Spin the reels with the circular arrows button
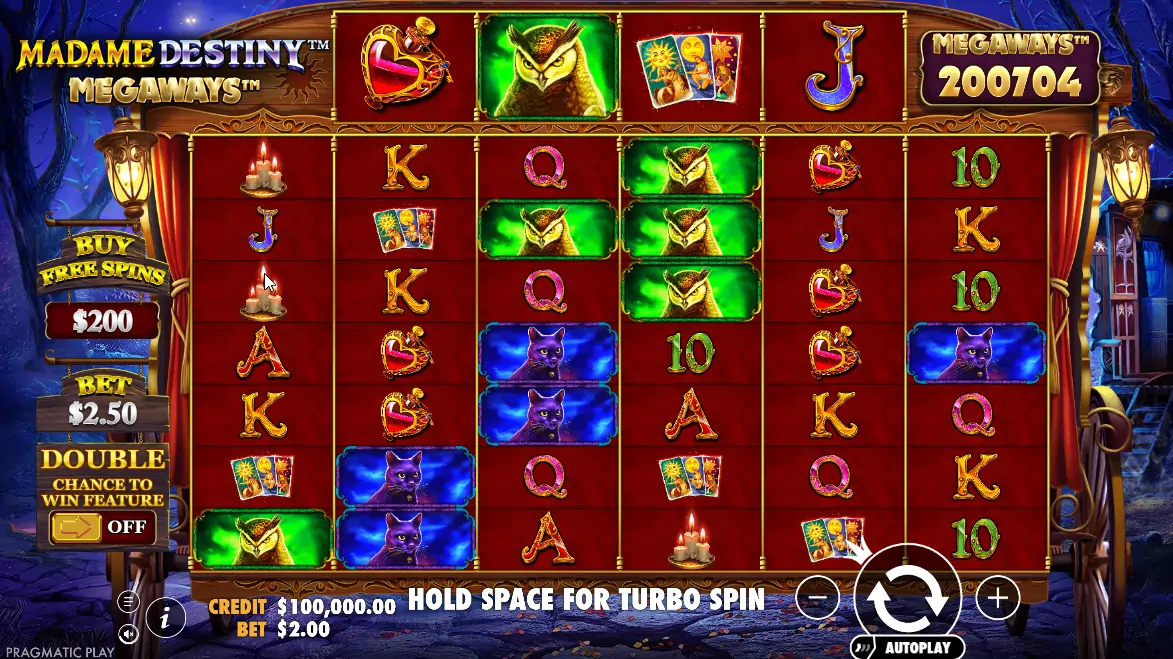 907,597
